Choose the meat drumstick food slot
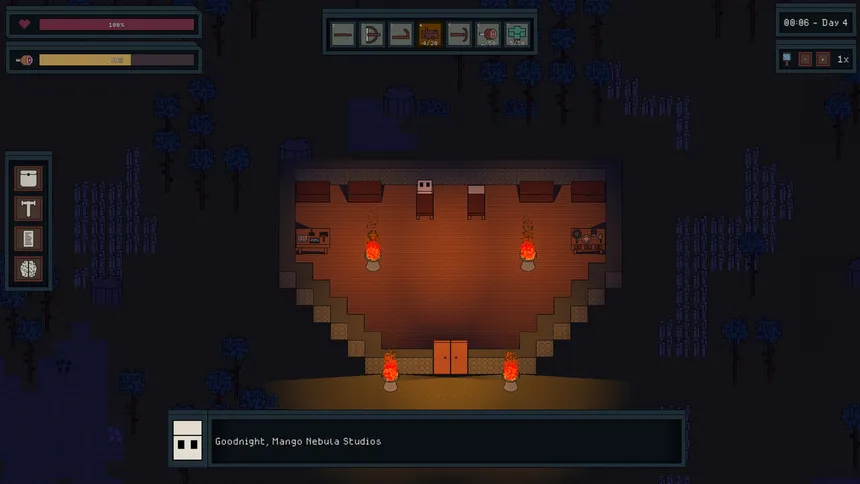The image size is (860, 484). point(488,35)
